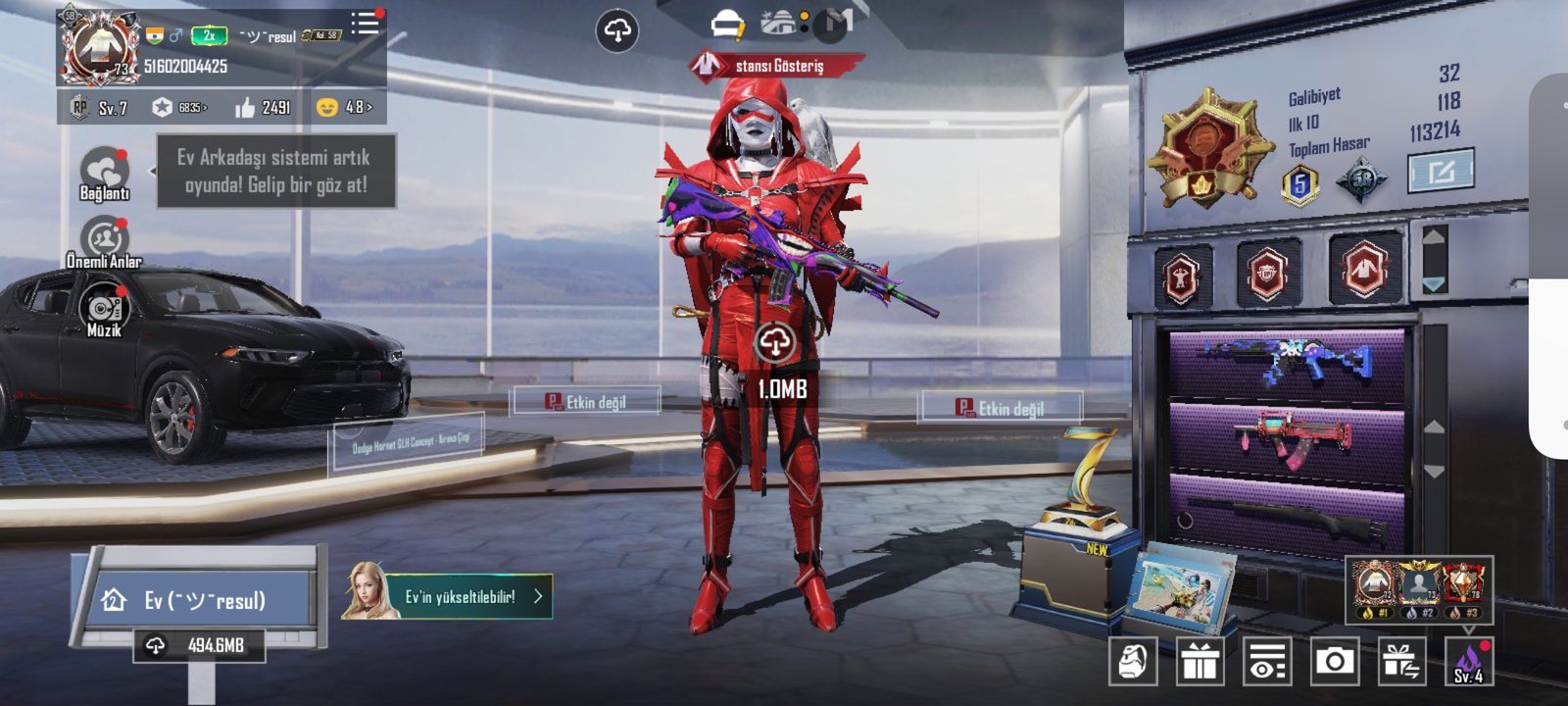Open the gift exchange arrows icon
The height and width of the screenshot is (706, 1568).
pos(1401,662)
